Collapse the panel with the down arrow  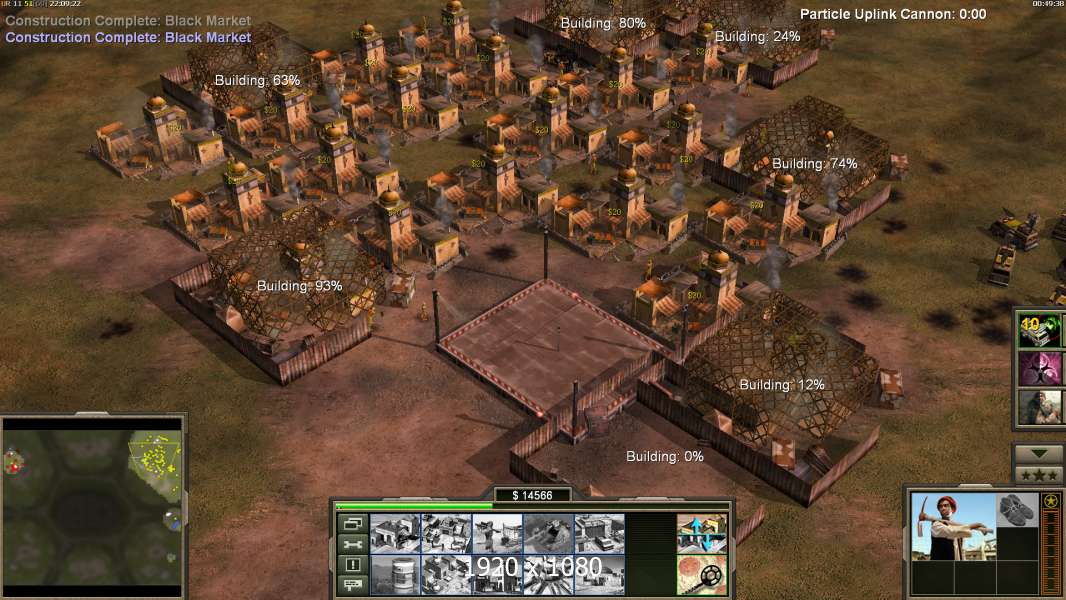pyautogui.click(x=1038, y=454)
